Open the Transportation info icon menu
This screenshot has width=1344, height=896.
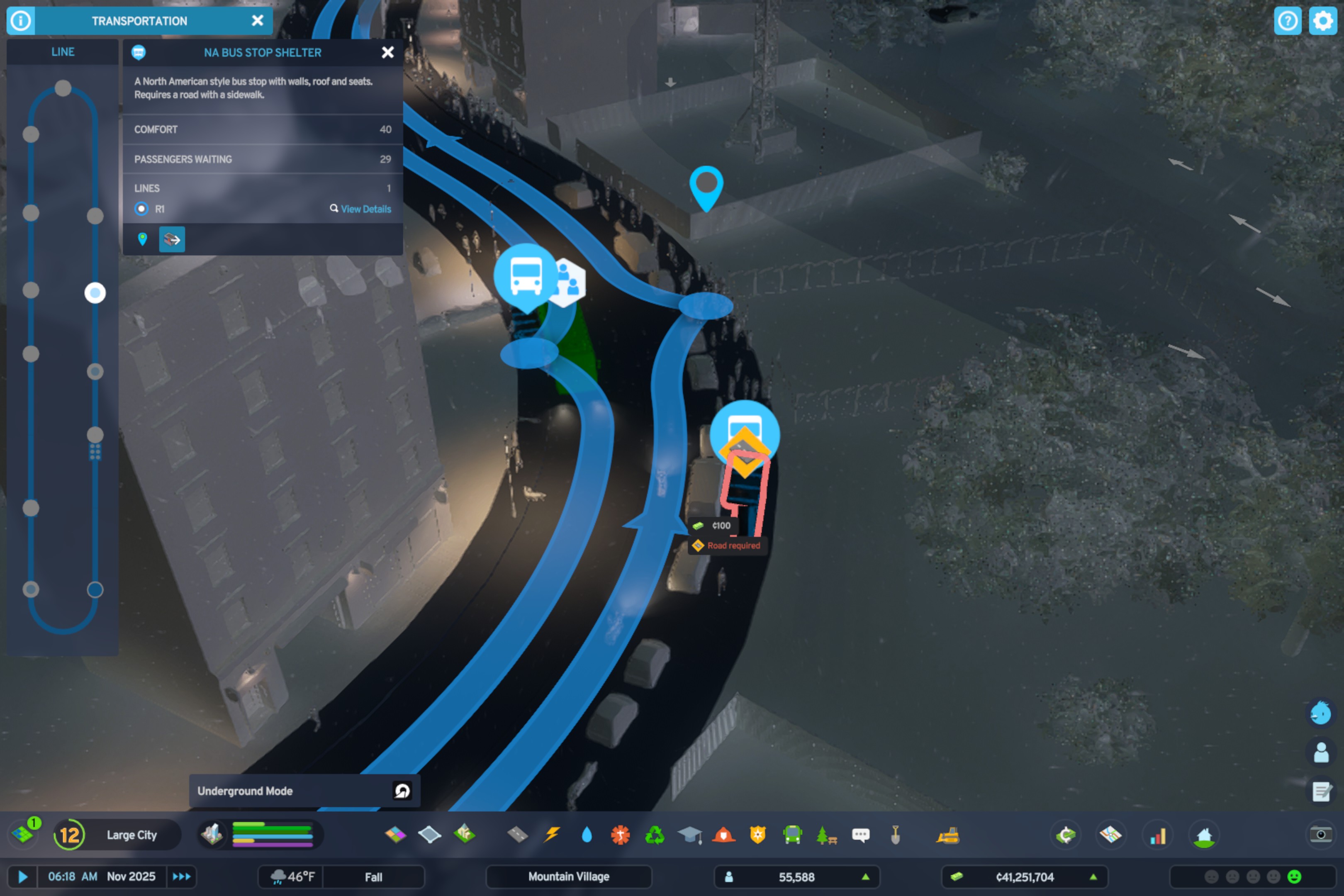pyautogui.click(x=21, y=21)
